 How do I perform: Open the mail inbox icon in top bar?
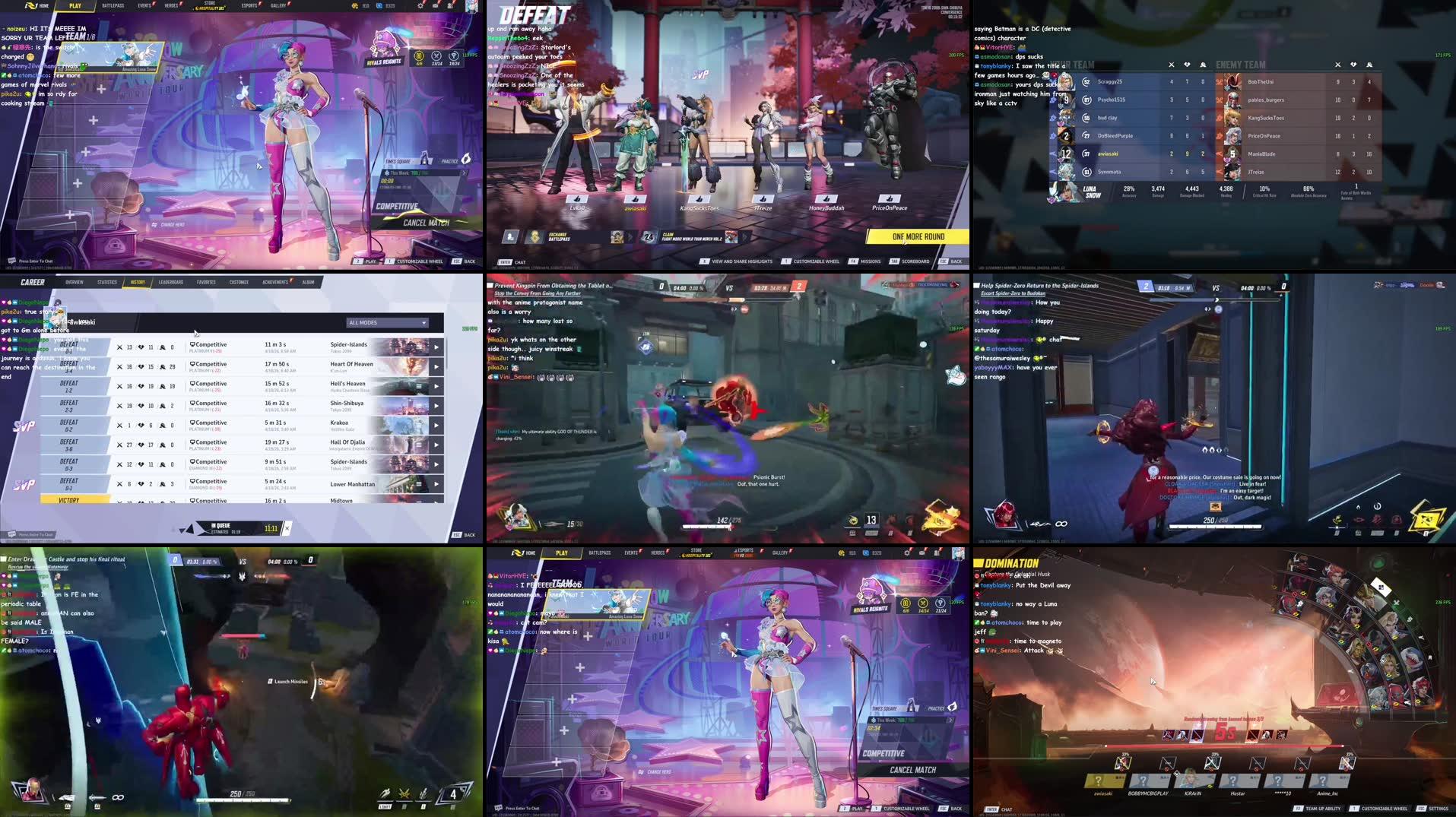tap(435, 6)
